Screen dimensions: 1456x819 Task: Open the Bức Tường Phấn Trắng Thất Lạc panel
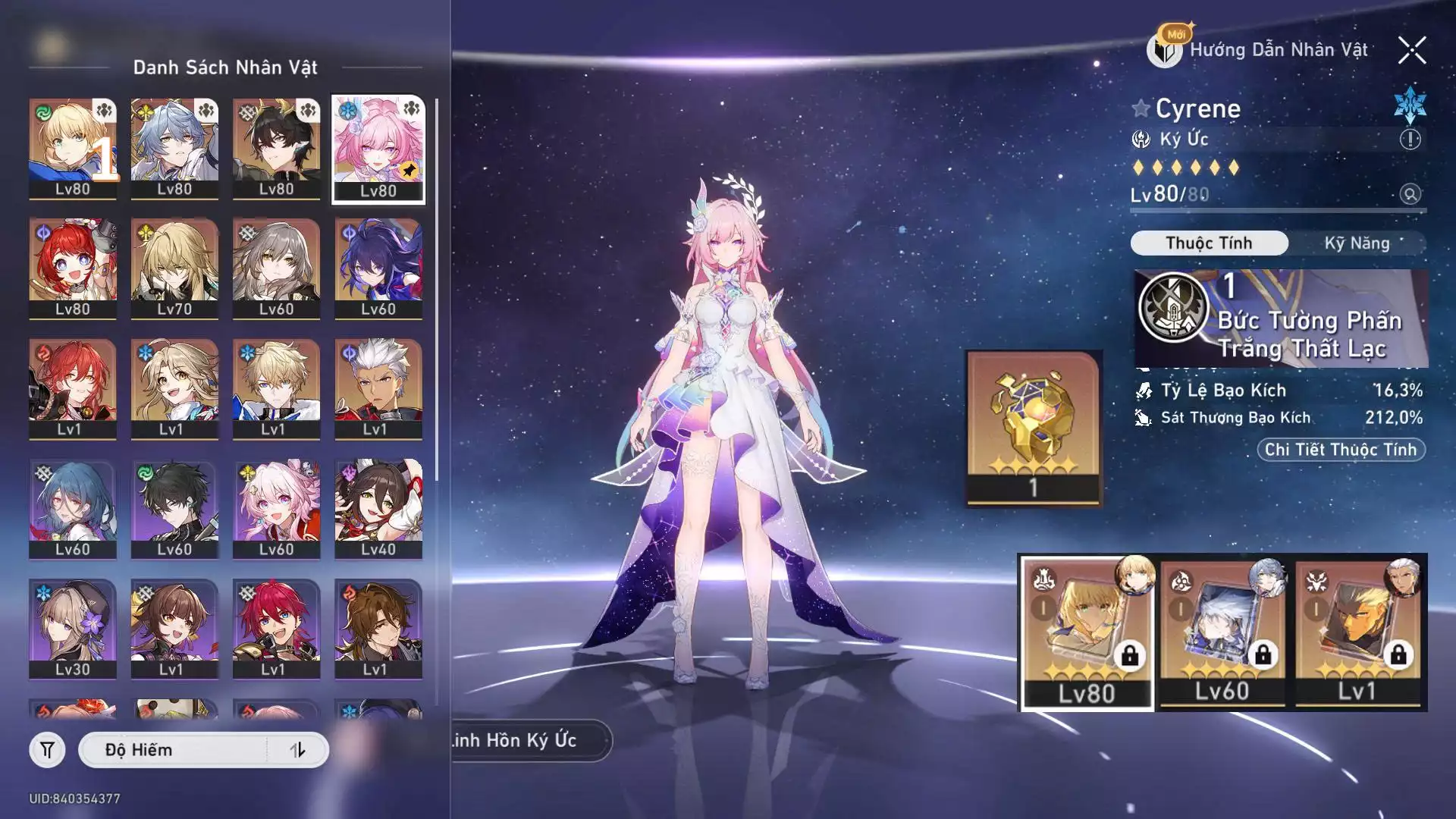click(1280, 319)
